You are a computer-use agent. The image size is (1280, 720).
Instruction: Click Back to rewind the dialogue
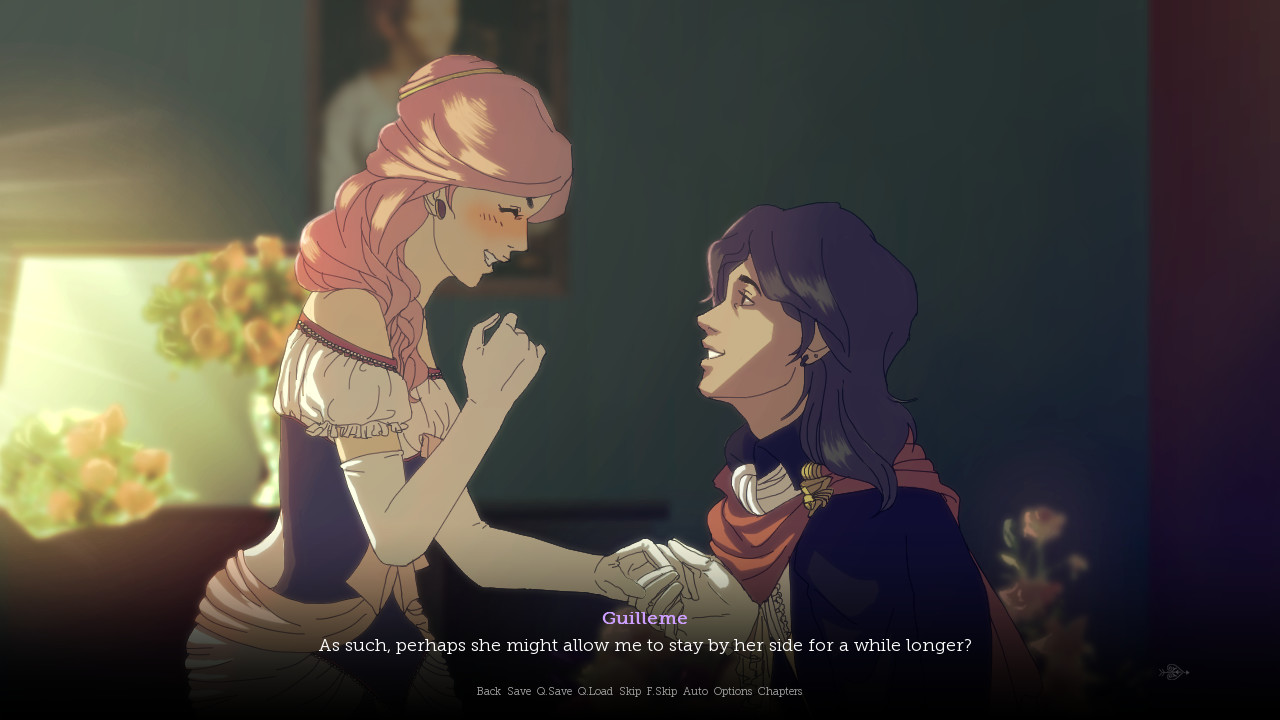tap(488, 691)
